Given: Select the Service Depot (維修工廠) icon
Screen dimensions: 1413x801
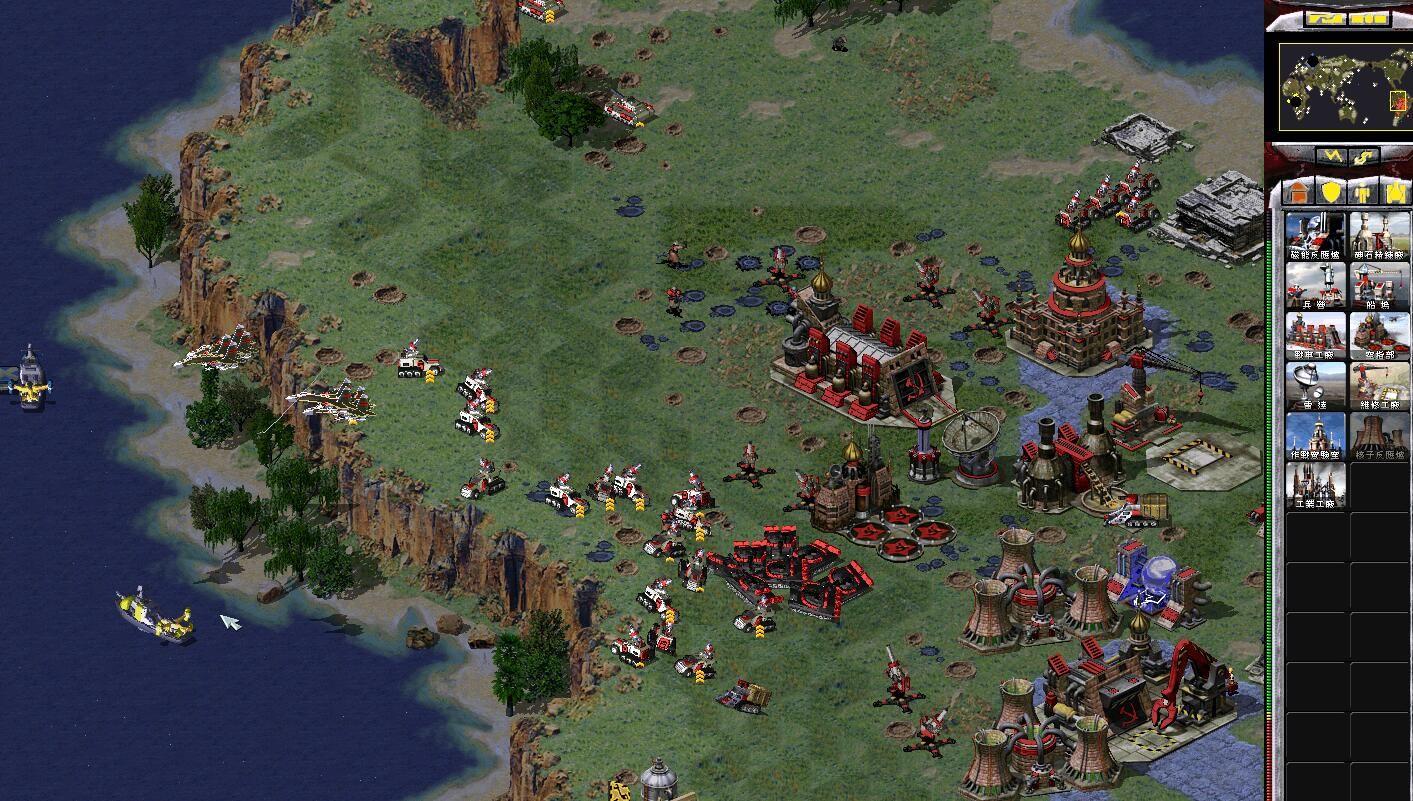Looking at the screenshot, I should tap(1380, 385).
